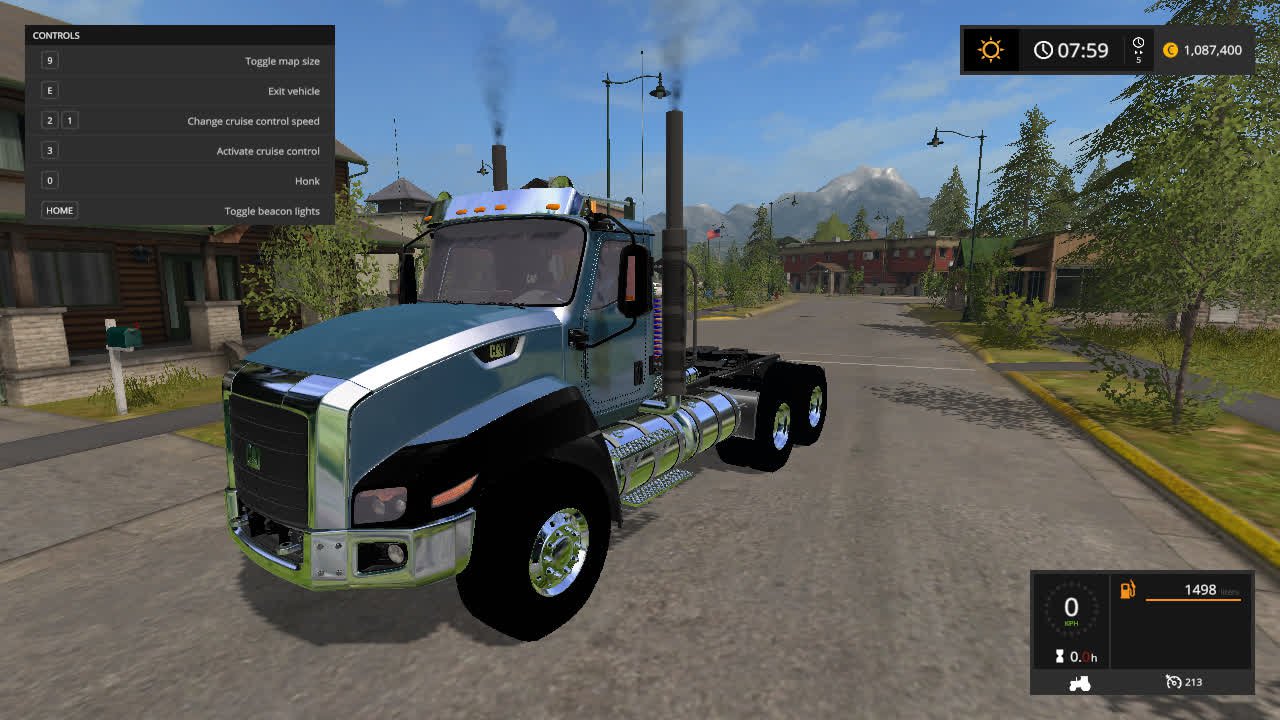
Task: Toggle the cruise control speed icon
Action: click(x=1174, y=682)
